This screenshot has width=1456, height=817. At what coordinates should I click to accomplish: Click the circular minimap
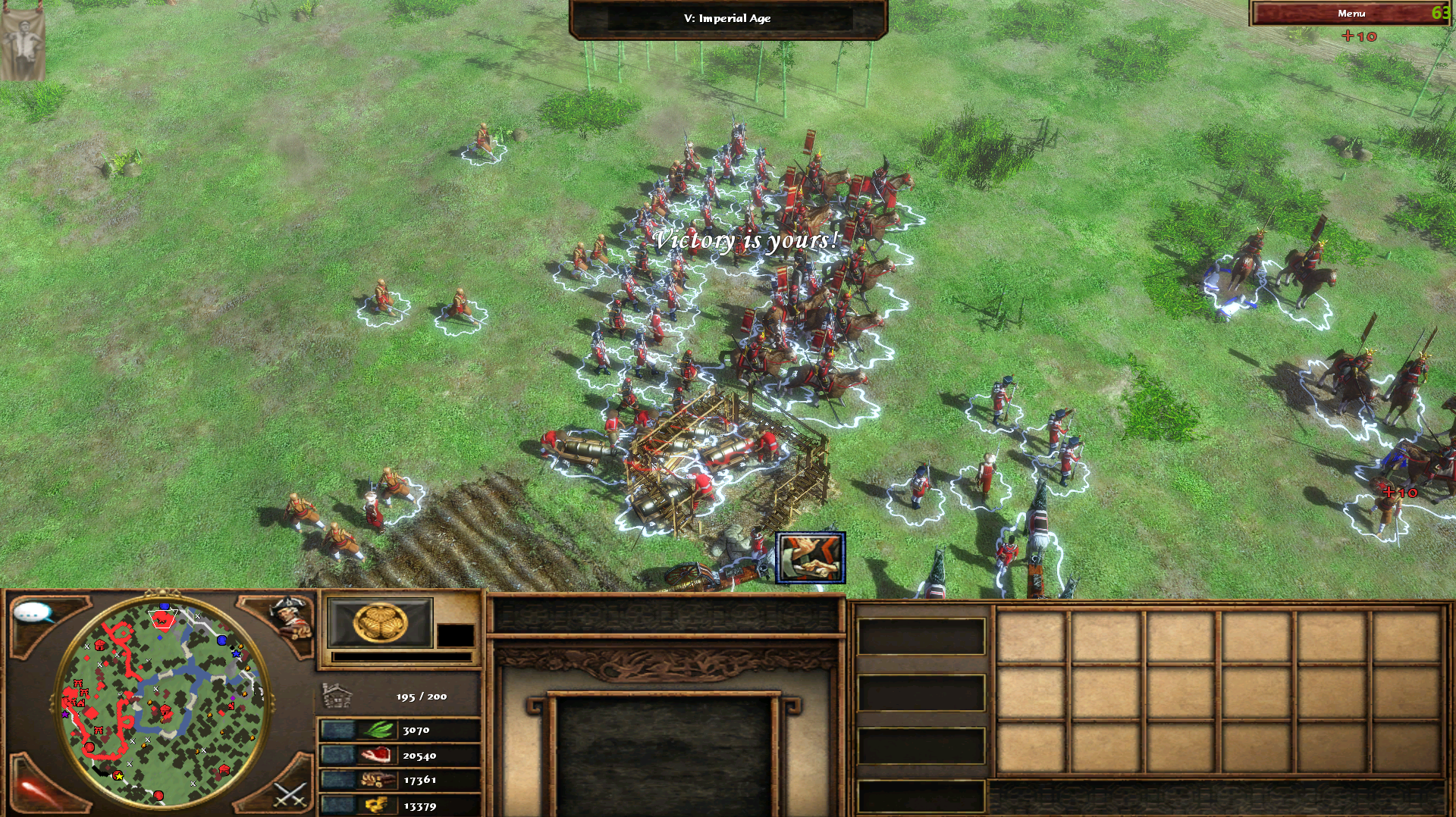(x=163, y=701)
